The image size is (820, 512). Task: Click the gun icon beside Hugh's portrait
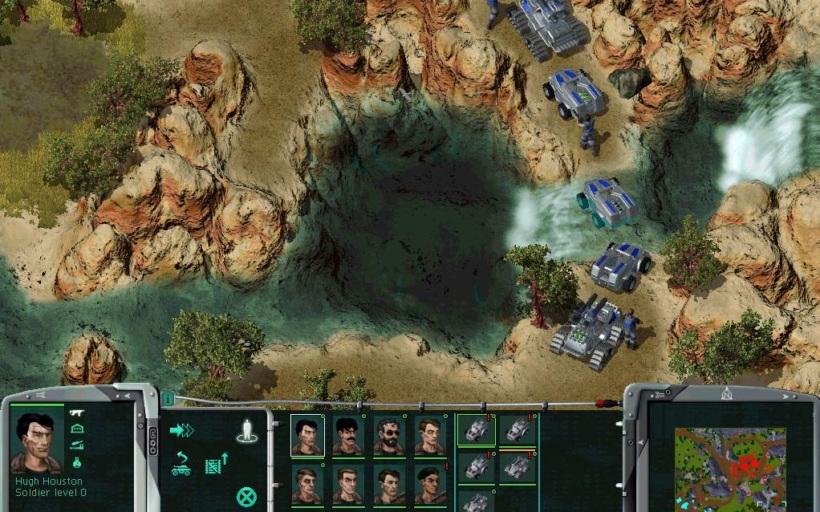(77, 413)
